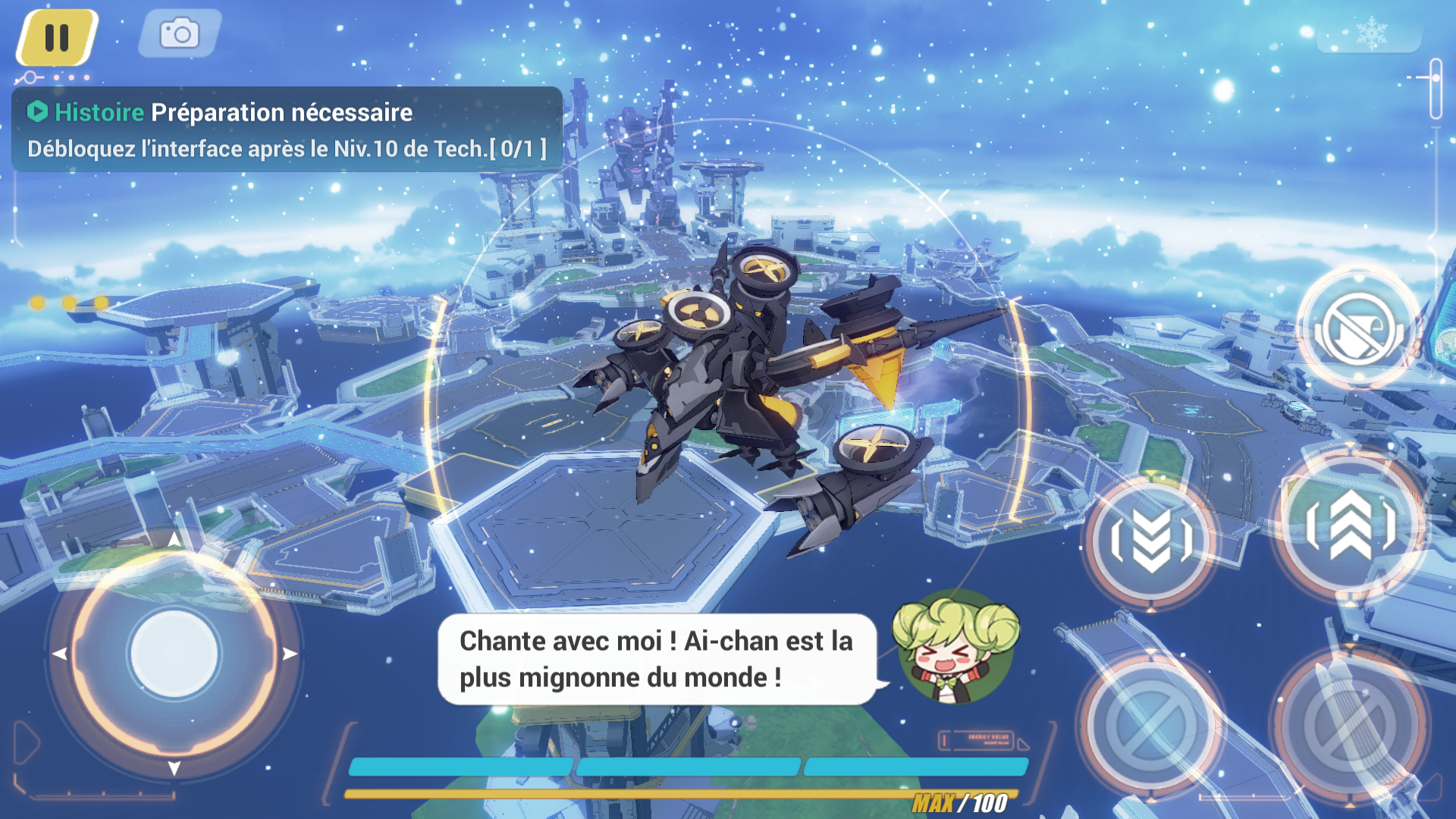Toggle the snowflake weather button

tap(1370, 34)
